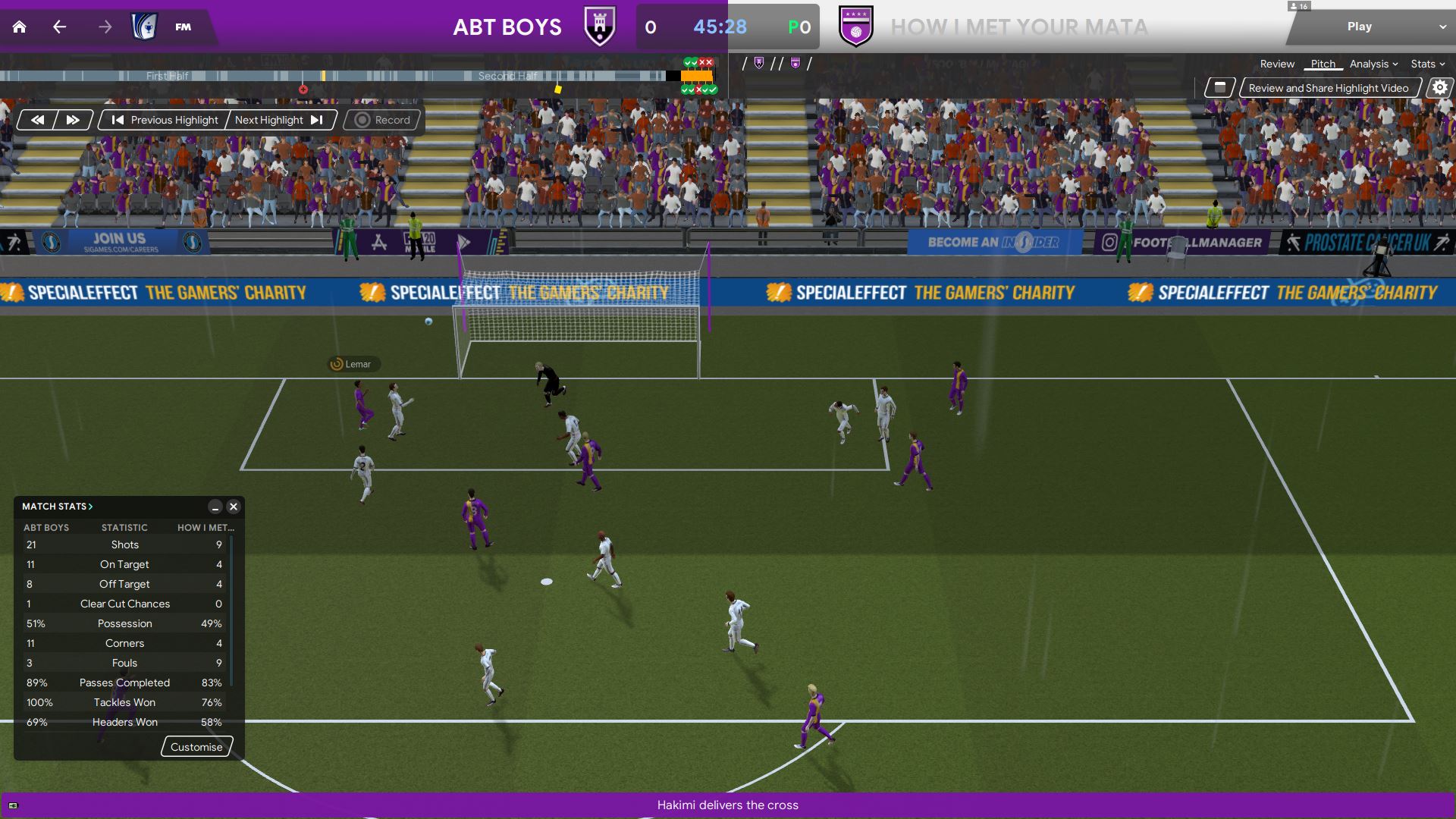This screenshot has width=1456, height=819.
Task: Expand the Stats dropdown
Action: 1427,64
